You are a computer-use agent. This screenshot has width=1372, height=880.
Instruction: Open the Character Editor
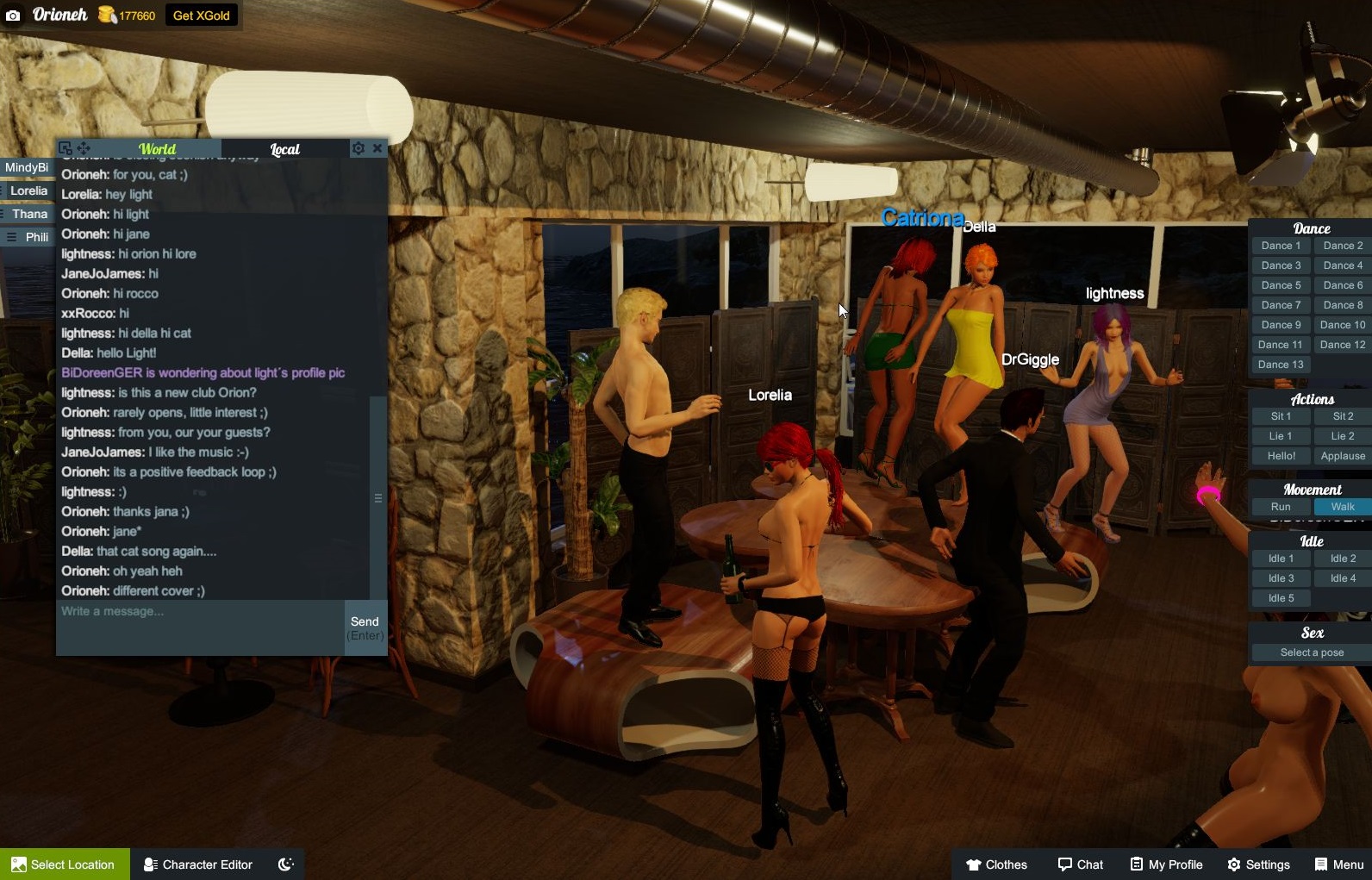[x=198, y=864]
